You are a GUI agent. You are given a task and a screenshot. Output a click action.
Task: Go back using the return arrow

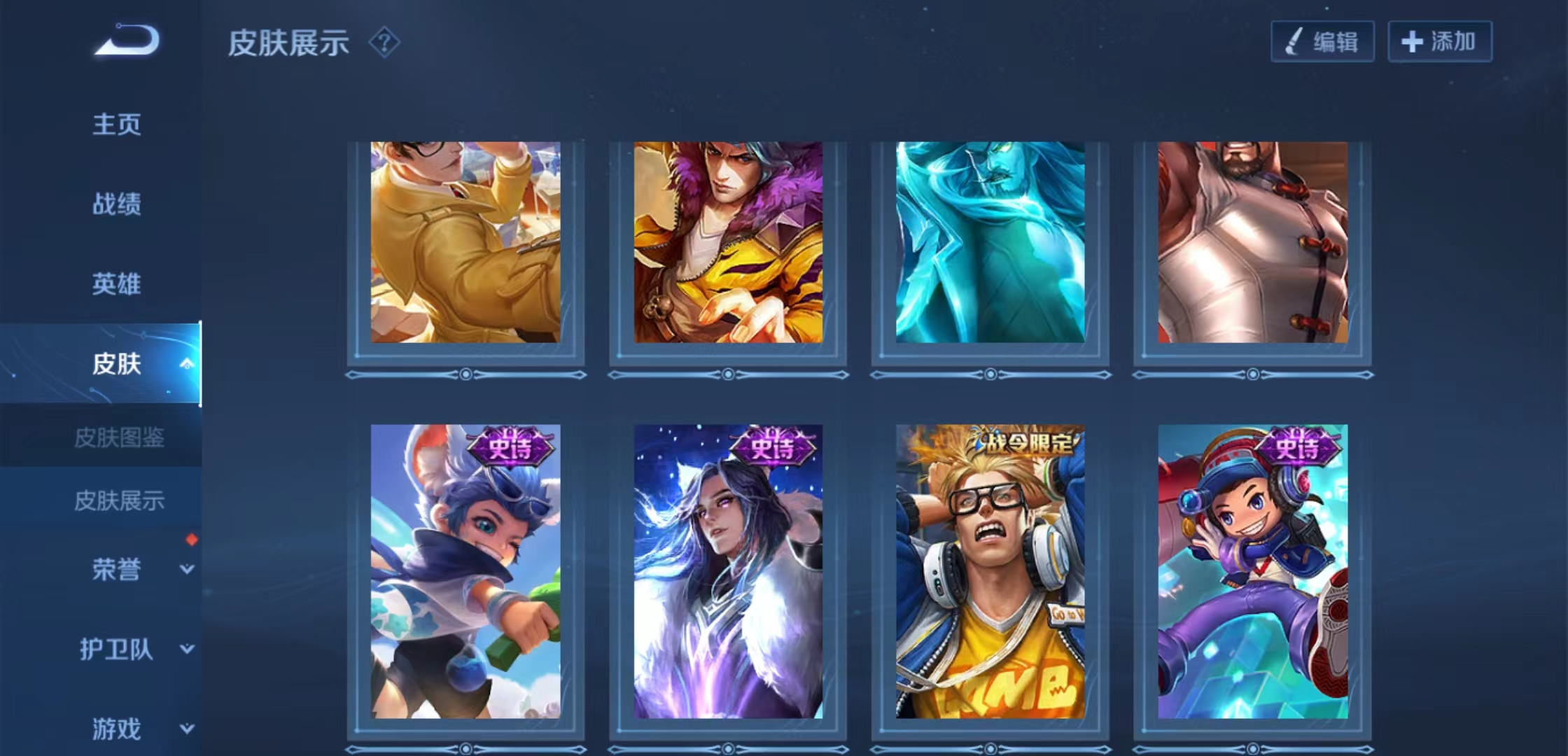pyautogui.click(x=127, y=40)
